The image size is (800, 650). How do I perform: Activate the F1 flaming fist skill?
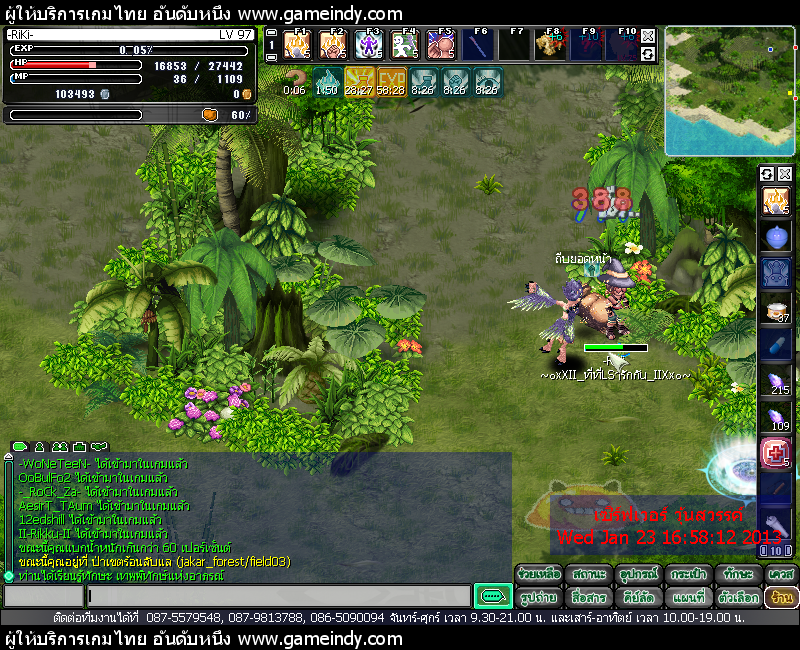point(298,45)
